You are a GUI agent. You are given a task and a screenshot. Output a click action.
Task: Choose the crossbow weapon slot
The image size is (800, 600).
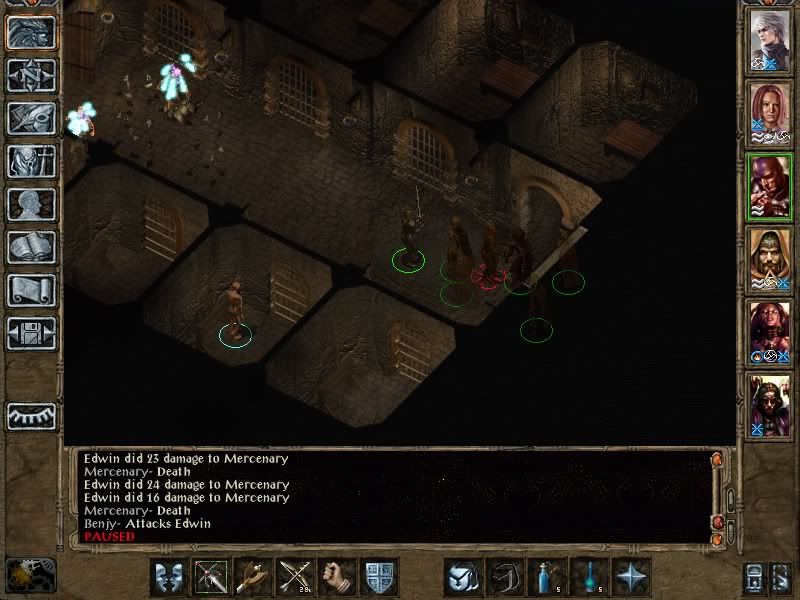tap(211, 577)
